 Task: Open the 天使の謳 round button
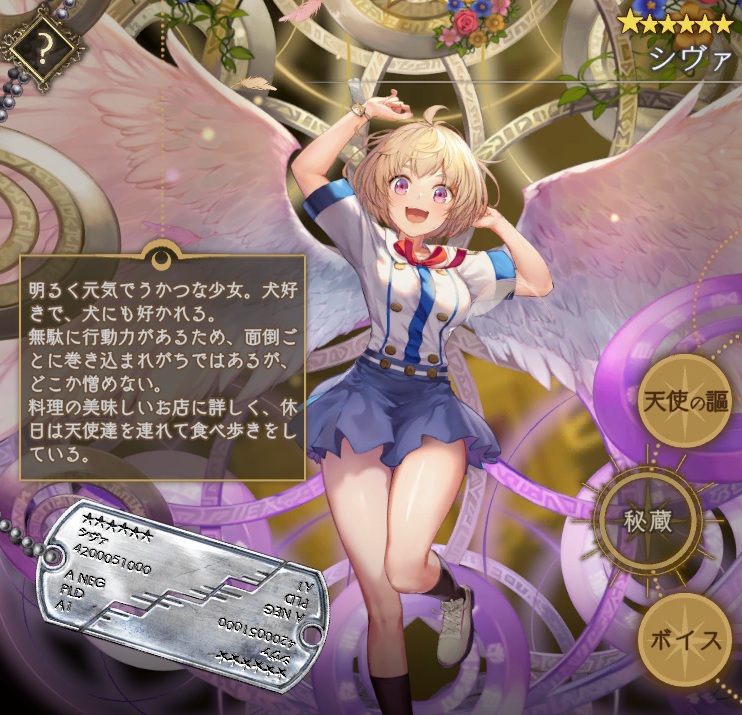click(x=683, y=400)
